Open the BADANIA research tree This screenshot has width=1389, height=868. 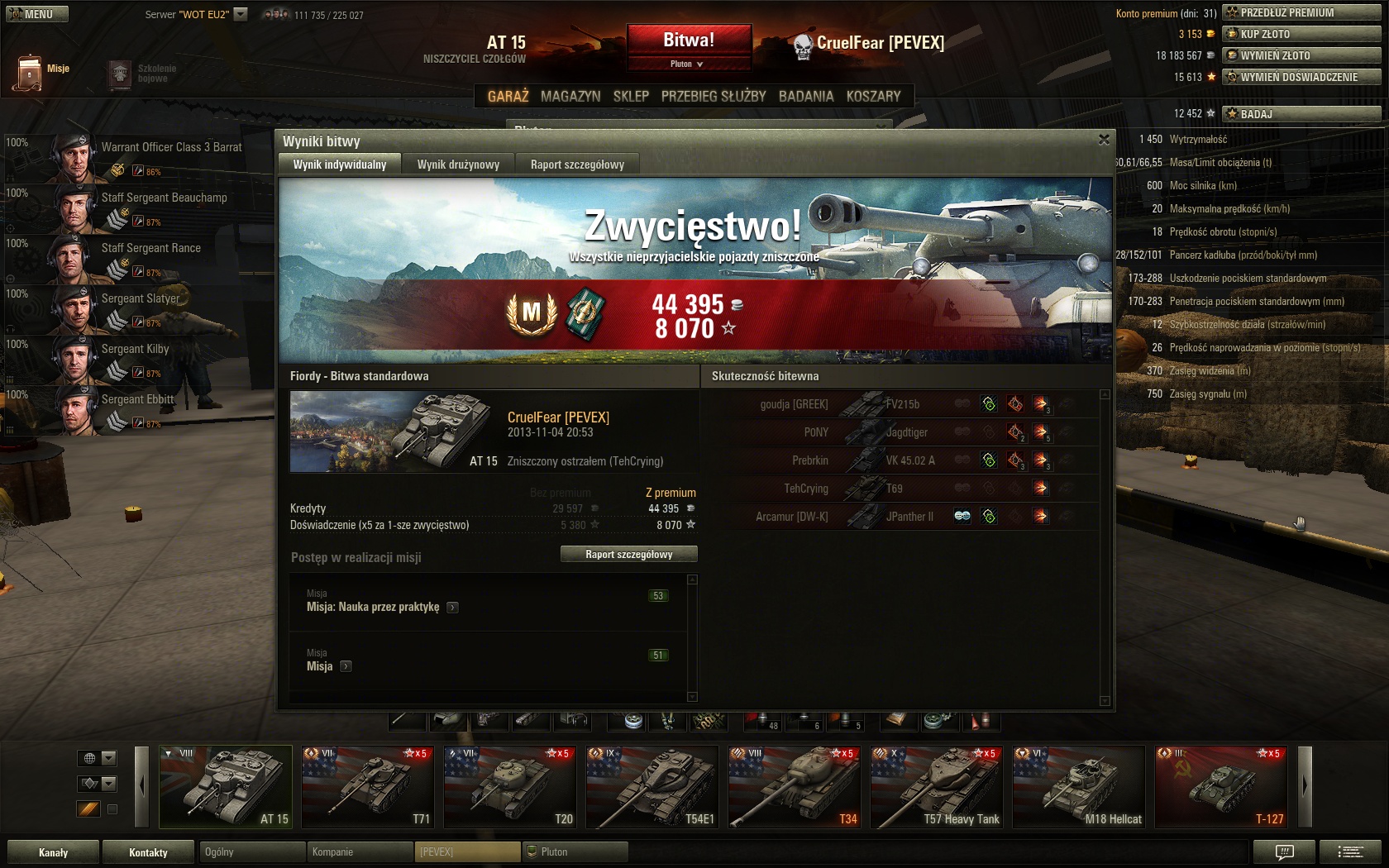tap(806, 97)
